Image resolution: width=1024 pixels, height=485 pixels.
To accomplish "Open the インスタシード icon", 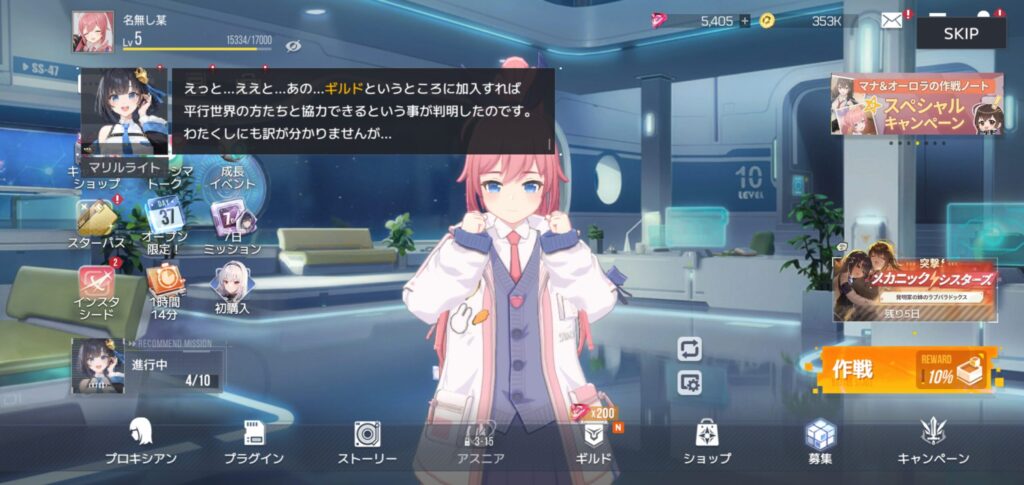I will point(96,290).
